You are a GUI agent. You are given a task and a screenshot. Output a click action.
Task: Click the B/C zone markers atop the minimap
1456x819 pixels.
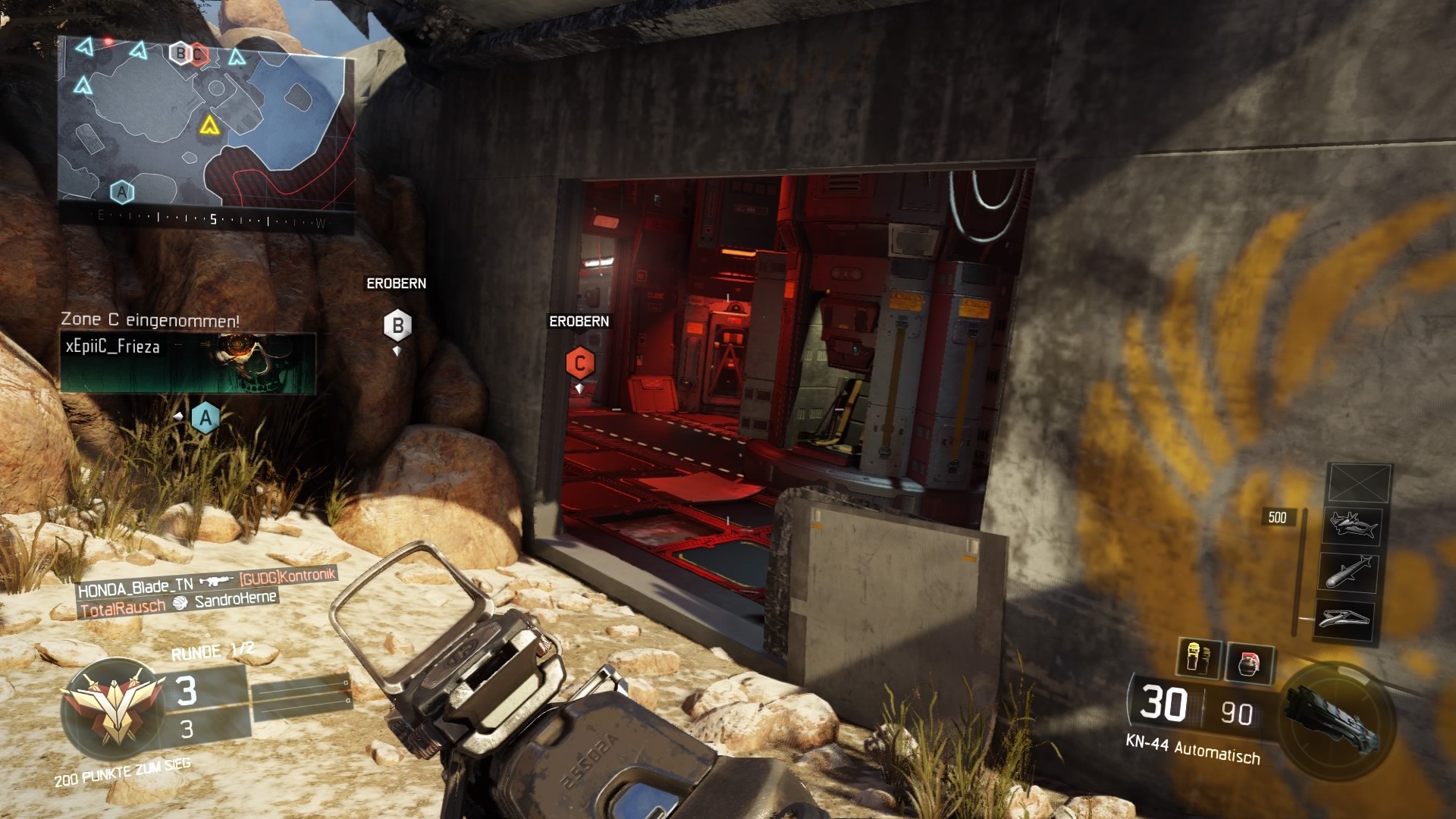tap(187, 53)
